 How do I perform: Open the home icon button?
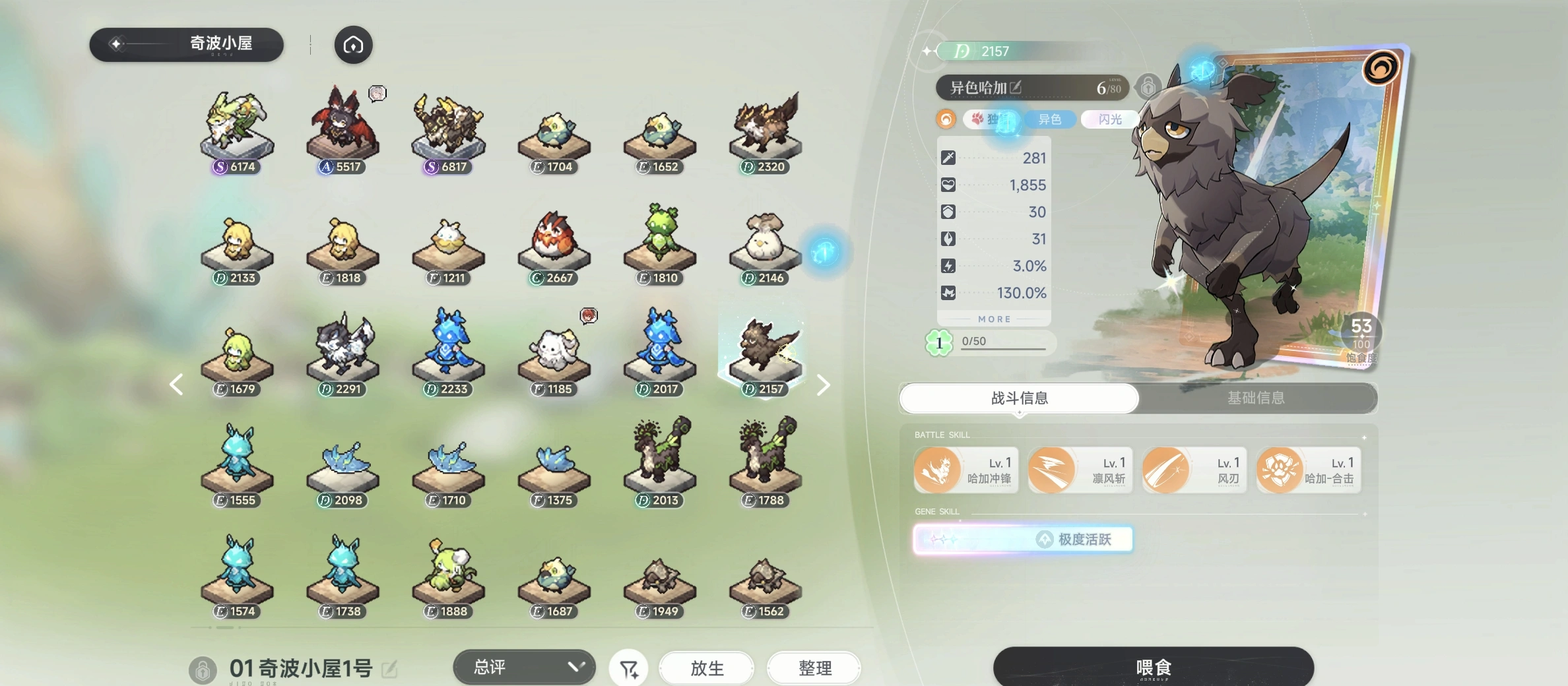(353, 45)
